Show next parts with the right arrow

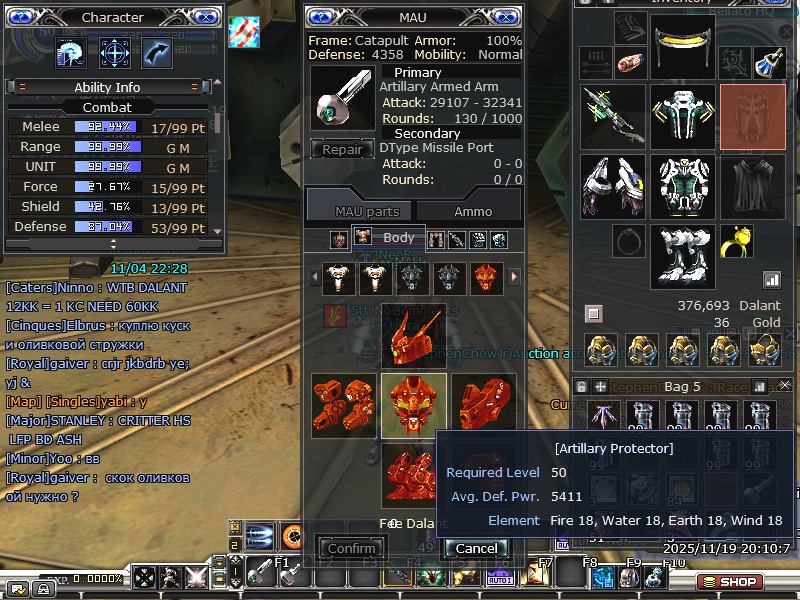tap(515, 277)
